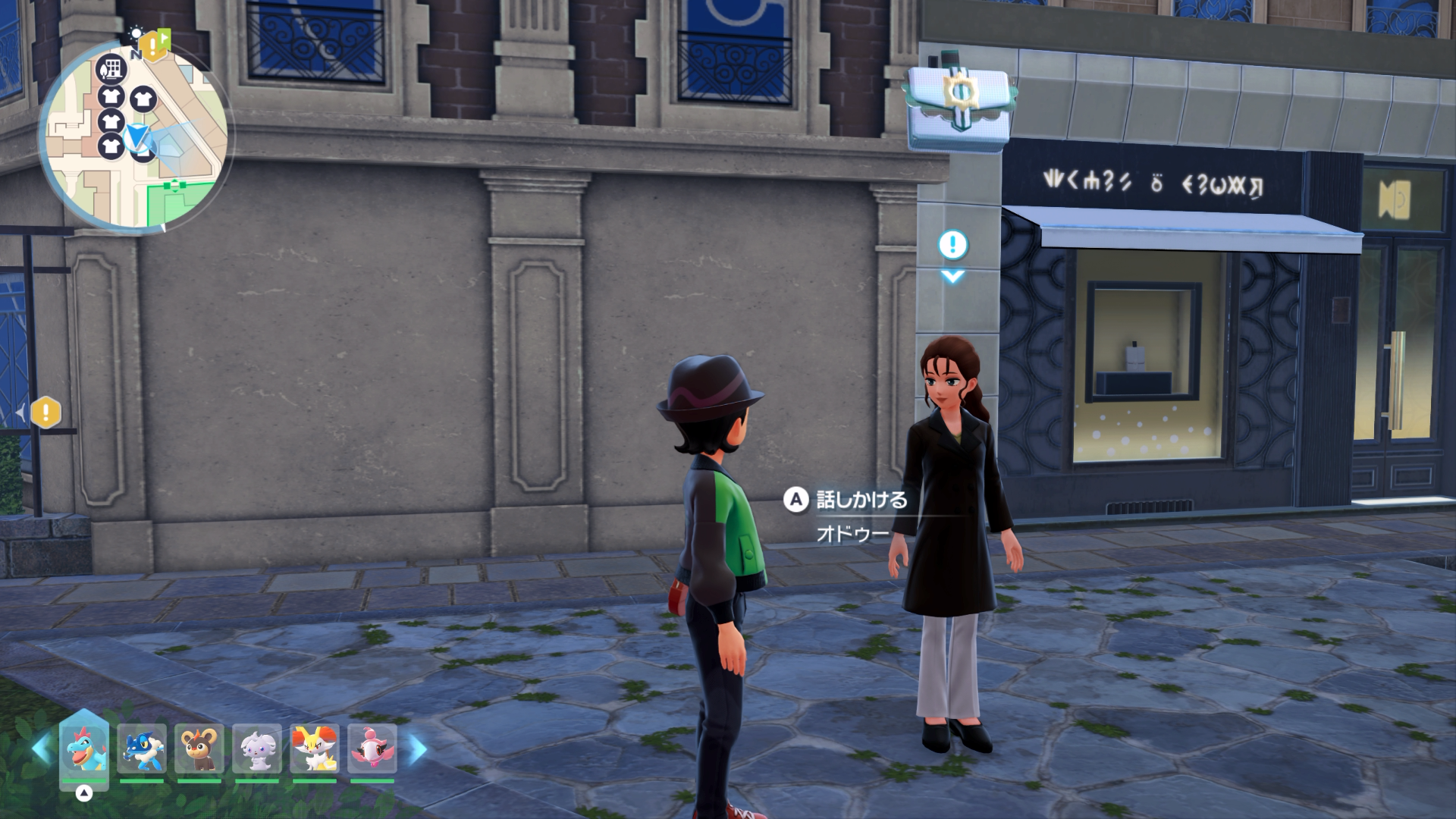The width and height of the screenshot is (1456, 819).
Task: Open the circular minimap
Action: (x=136, y=136)
